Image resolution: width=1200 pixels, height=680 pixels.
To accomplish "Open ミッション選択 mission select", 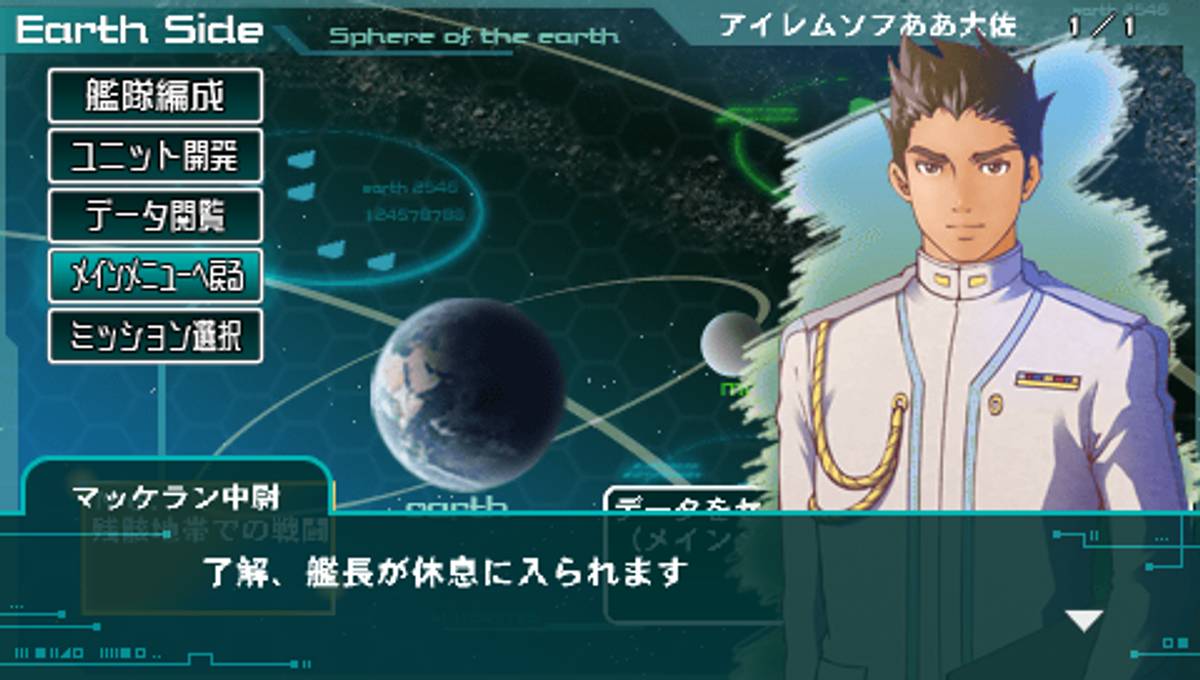I will (x=155, y=336).
